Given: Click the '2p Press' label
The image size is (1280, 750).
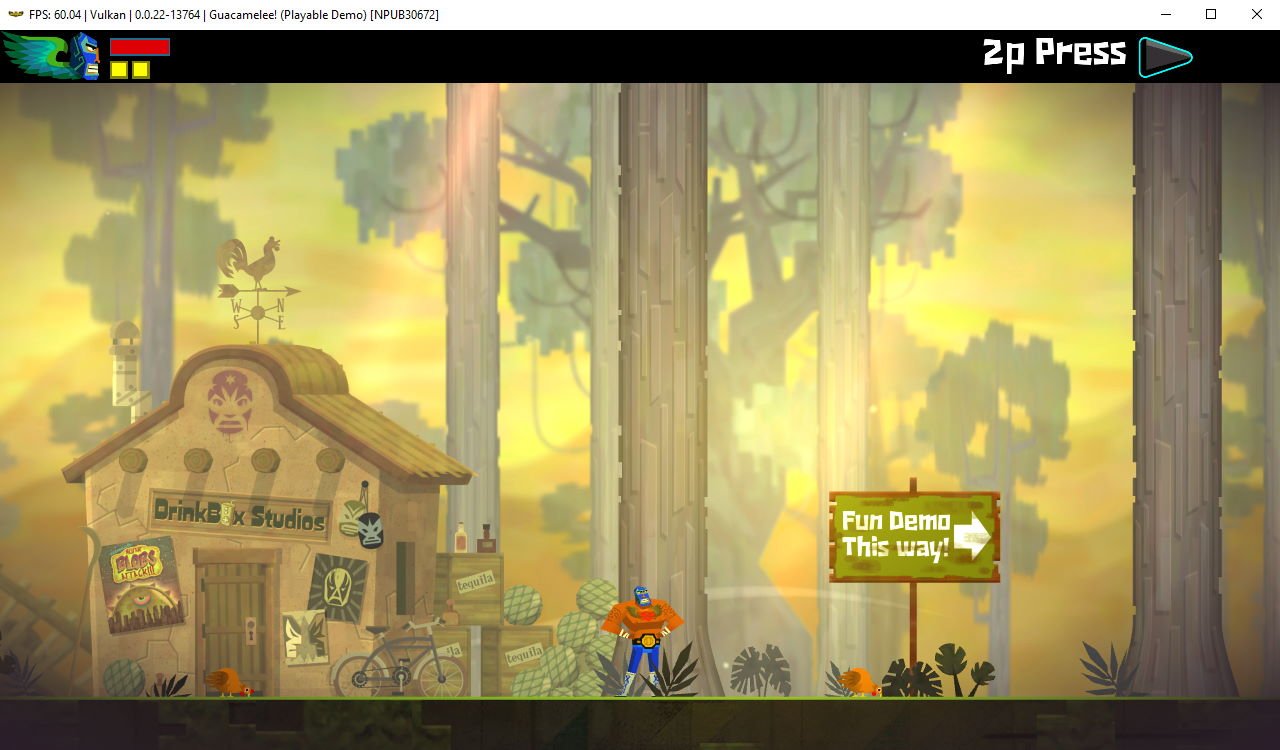Looking at the screenshot, I should tap(1053, 52).
